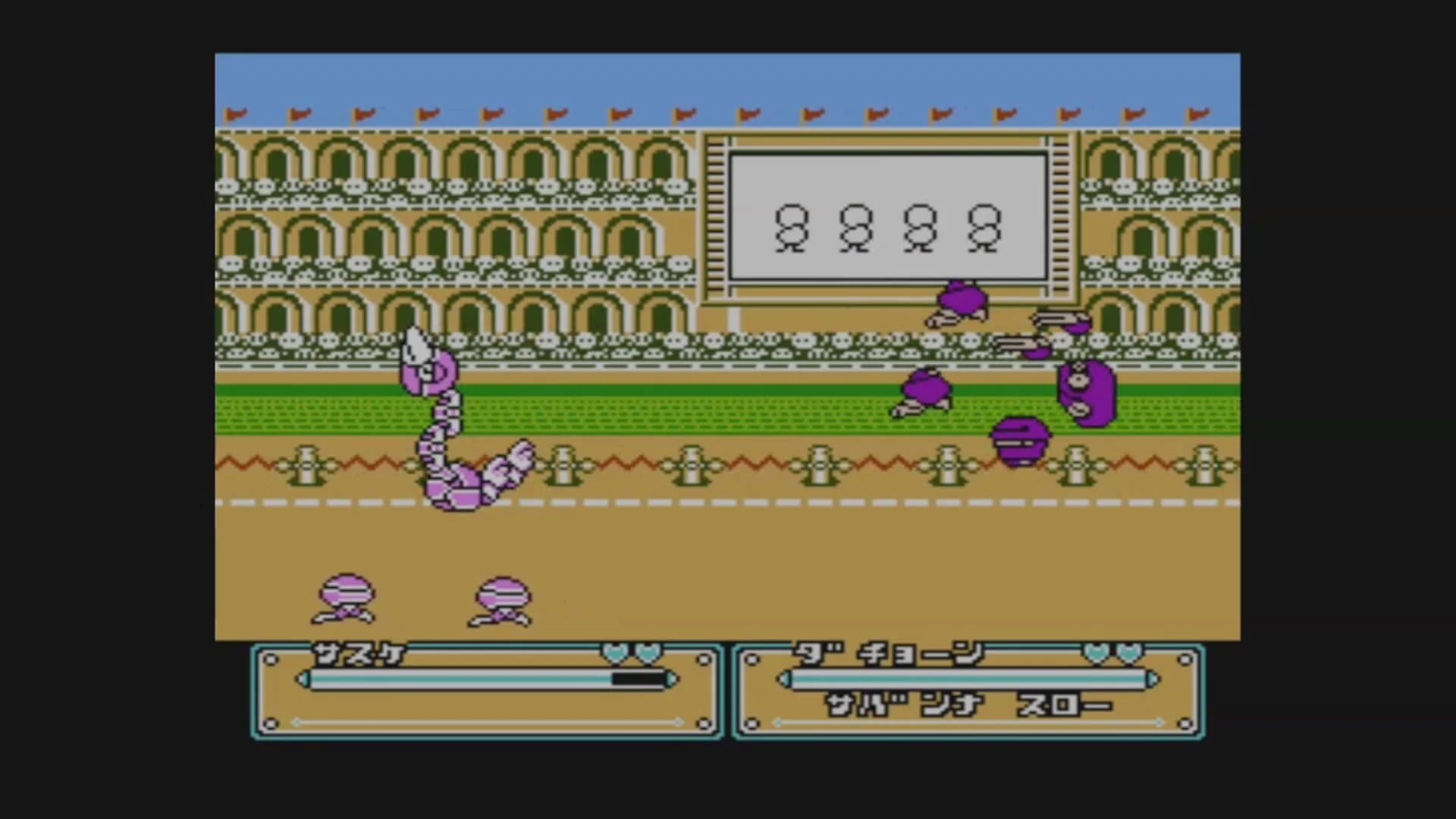1456x819 pixels.
Task: Click the purple character crouching below the scoreboard
Action: [959, 303]
